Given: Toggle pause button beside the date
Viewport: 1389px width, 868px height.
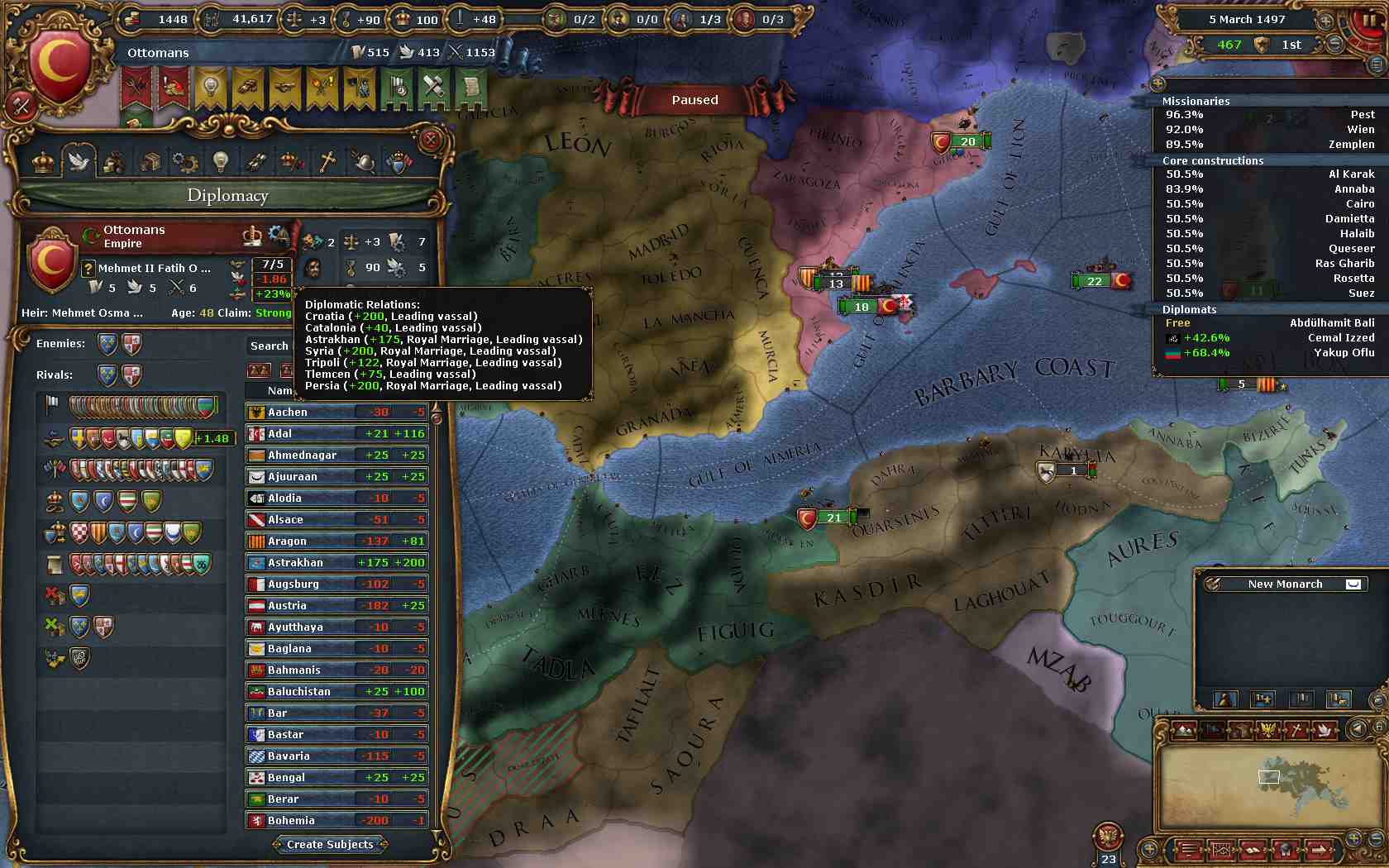Looking at the screenshot, I should [x=1368, y=20].
